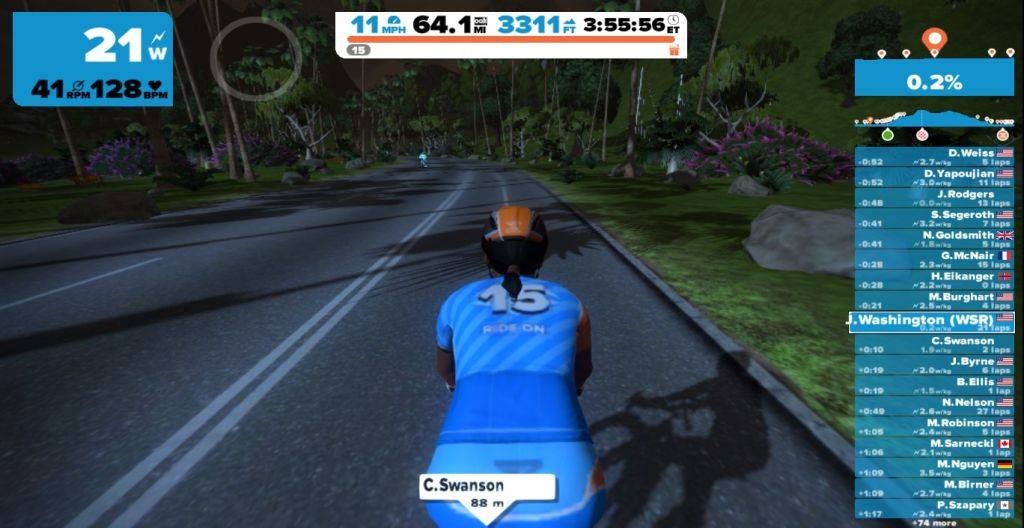1024x528 pixels.
Task: Activate the empty power-up ring
Action: pyautogui.click(x=255, y=58)
